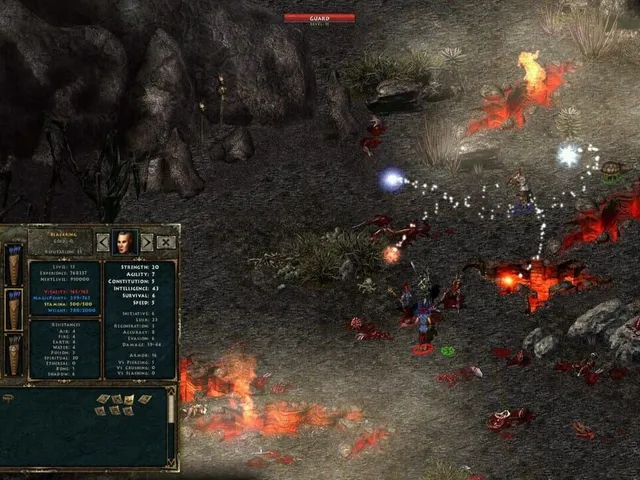The height and width of the screenshot is (480, 640).
Task: Select the character portrait in the sheet
Action: coord(125,242)
